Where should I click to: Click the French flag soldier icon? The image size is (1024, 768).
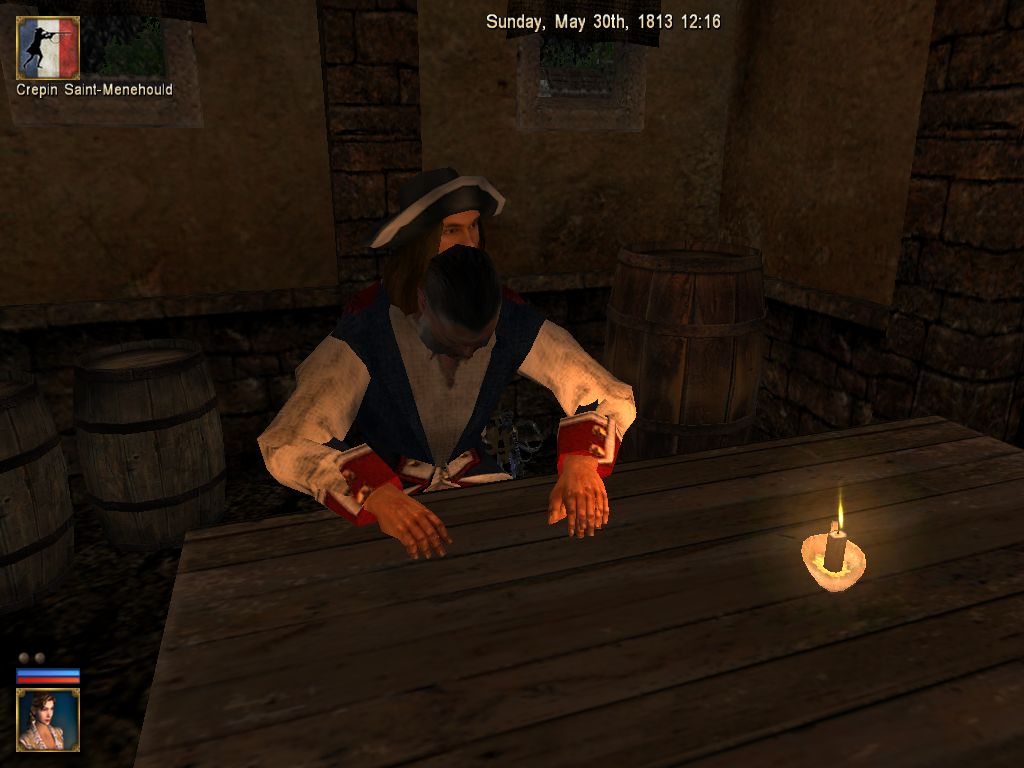(x=48, y=47)
